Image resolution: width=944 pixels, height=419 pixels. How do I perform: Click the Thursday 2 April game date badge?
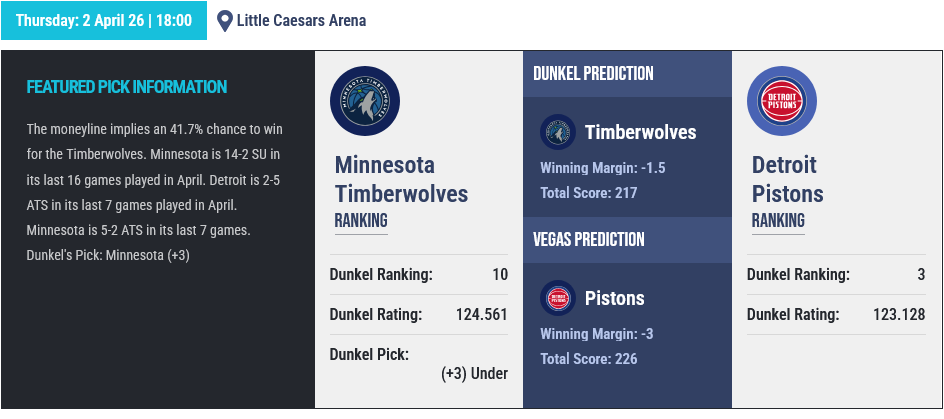coord(104,20)
